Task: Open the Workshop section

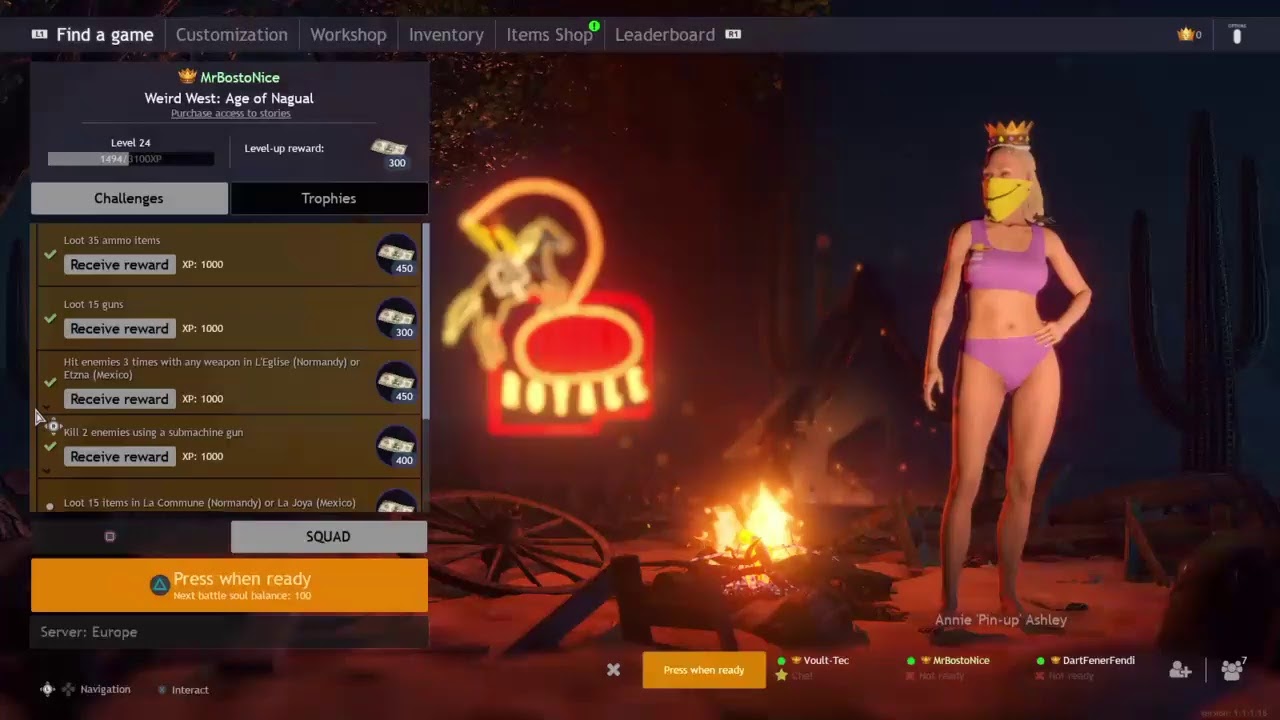Action: 348,35
